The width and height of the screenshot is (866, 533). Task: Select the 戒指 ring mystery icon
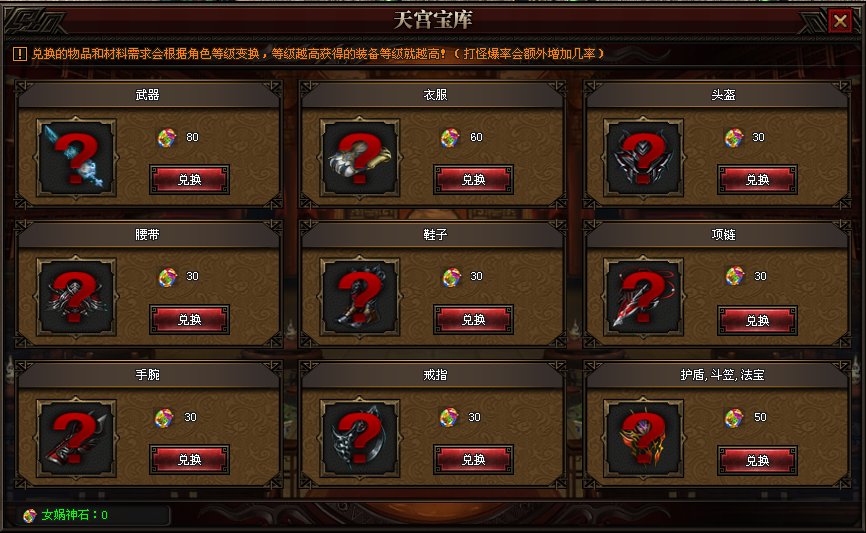360,439
